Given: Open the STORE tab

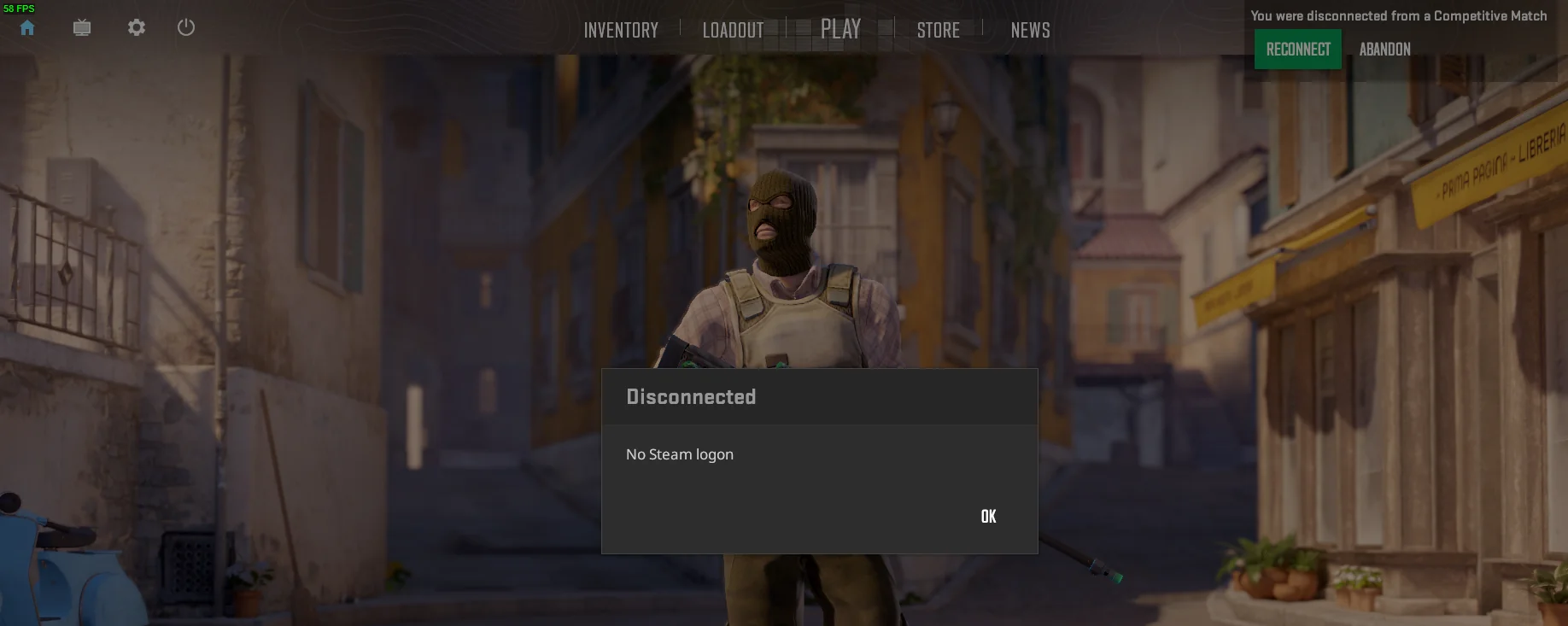Looking at the screenshot, I should click(937, 30).
